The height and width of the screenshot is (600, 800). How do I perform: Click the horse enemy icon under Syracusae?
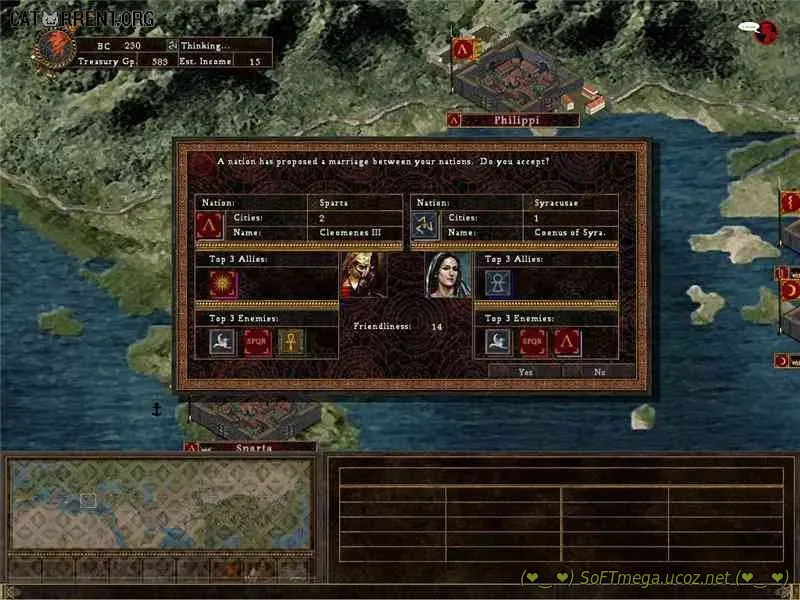498,342
